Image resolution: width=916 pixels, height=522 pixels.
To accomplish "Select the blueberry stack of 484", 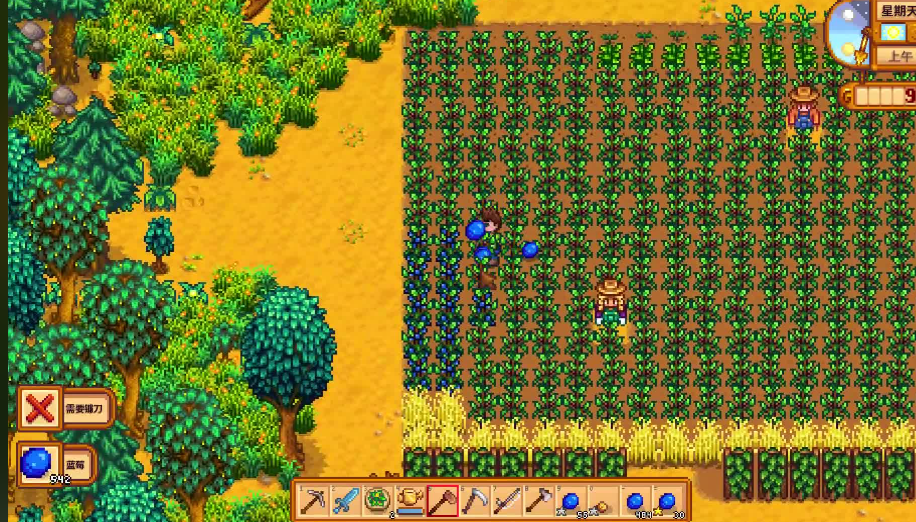I will pyautogui.click(x=635, y=499).
